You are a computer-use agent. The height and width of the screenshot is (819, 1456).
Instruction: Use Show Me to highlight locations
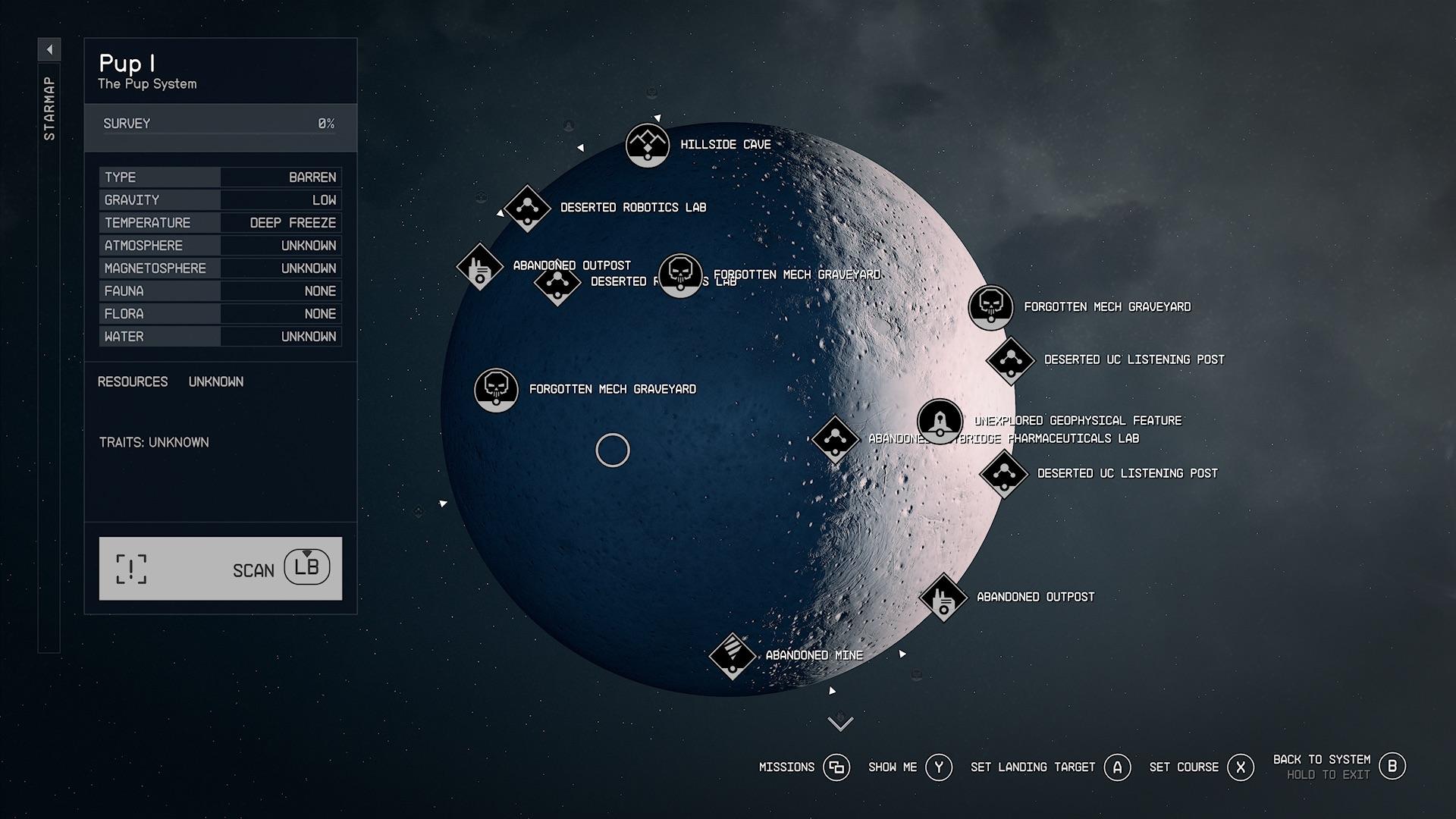pyautogui.click(x=939, y=767)
